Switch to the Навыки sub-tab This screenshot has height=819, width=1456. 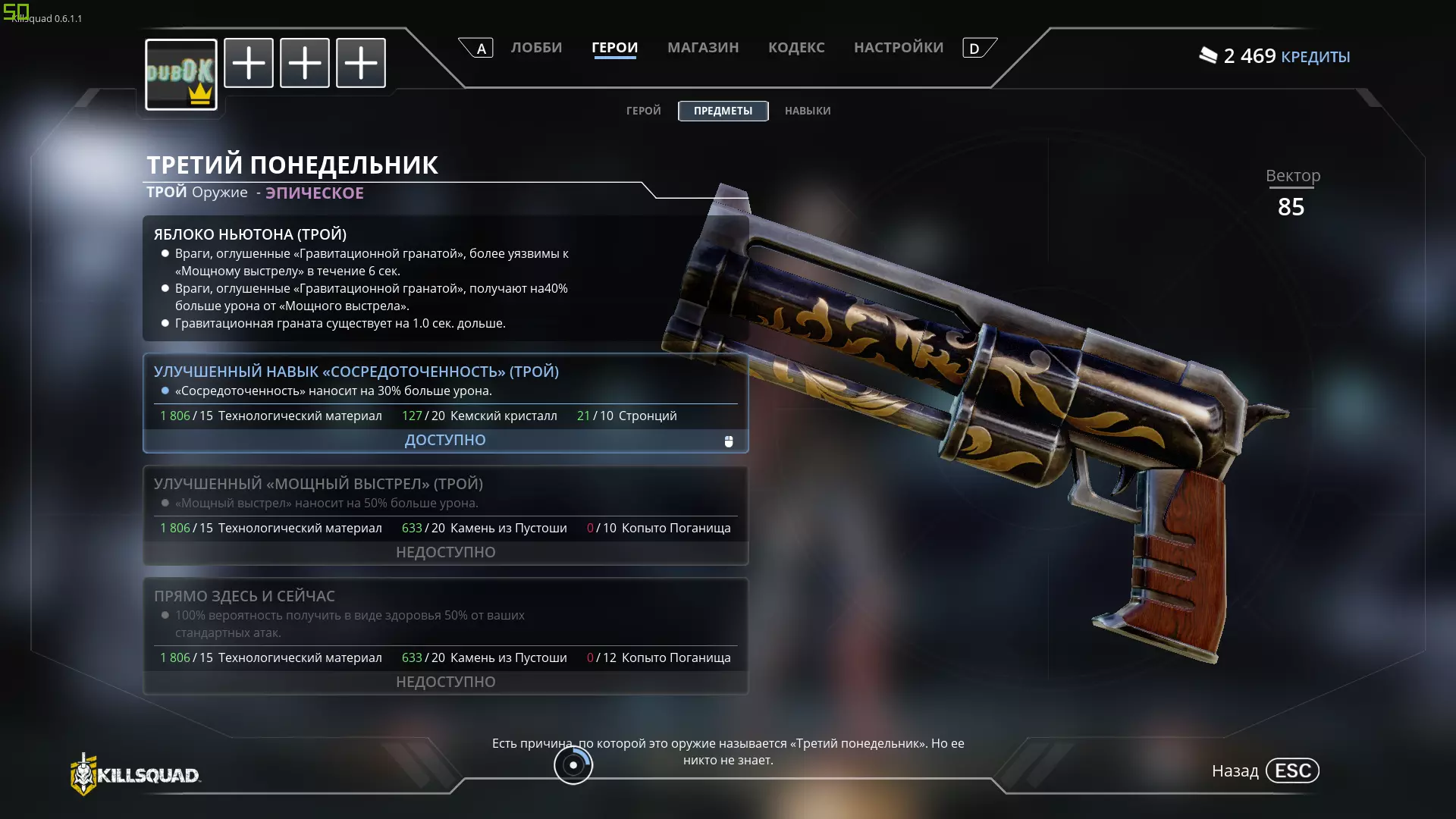pos(808,111)
